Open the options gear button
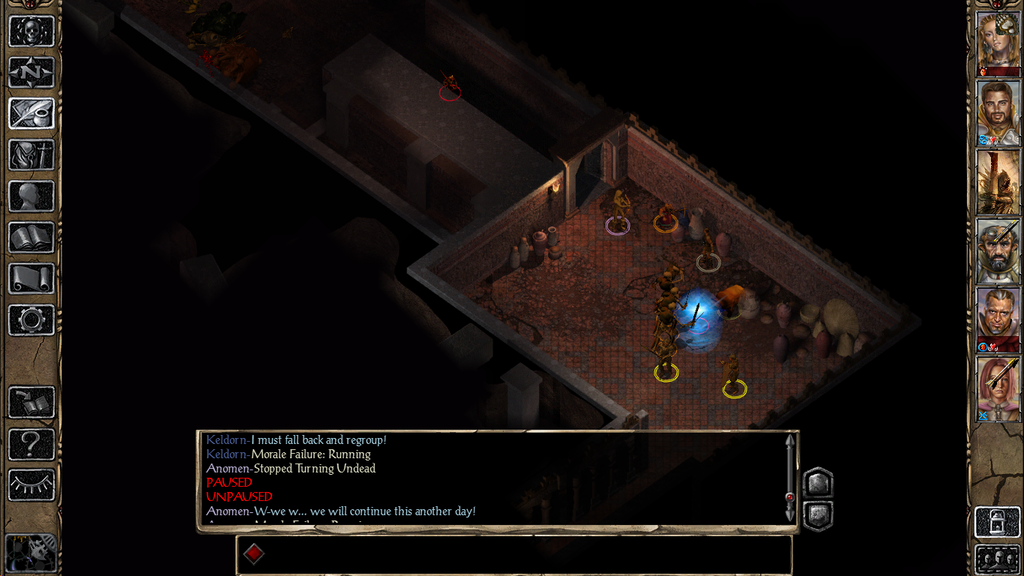This screenshot has height=576, width=1024. [31, 320]
